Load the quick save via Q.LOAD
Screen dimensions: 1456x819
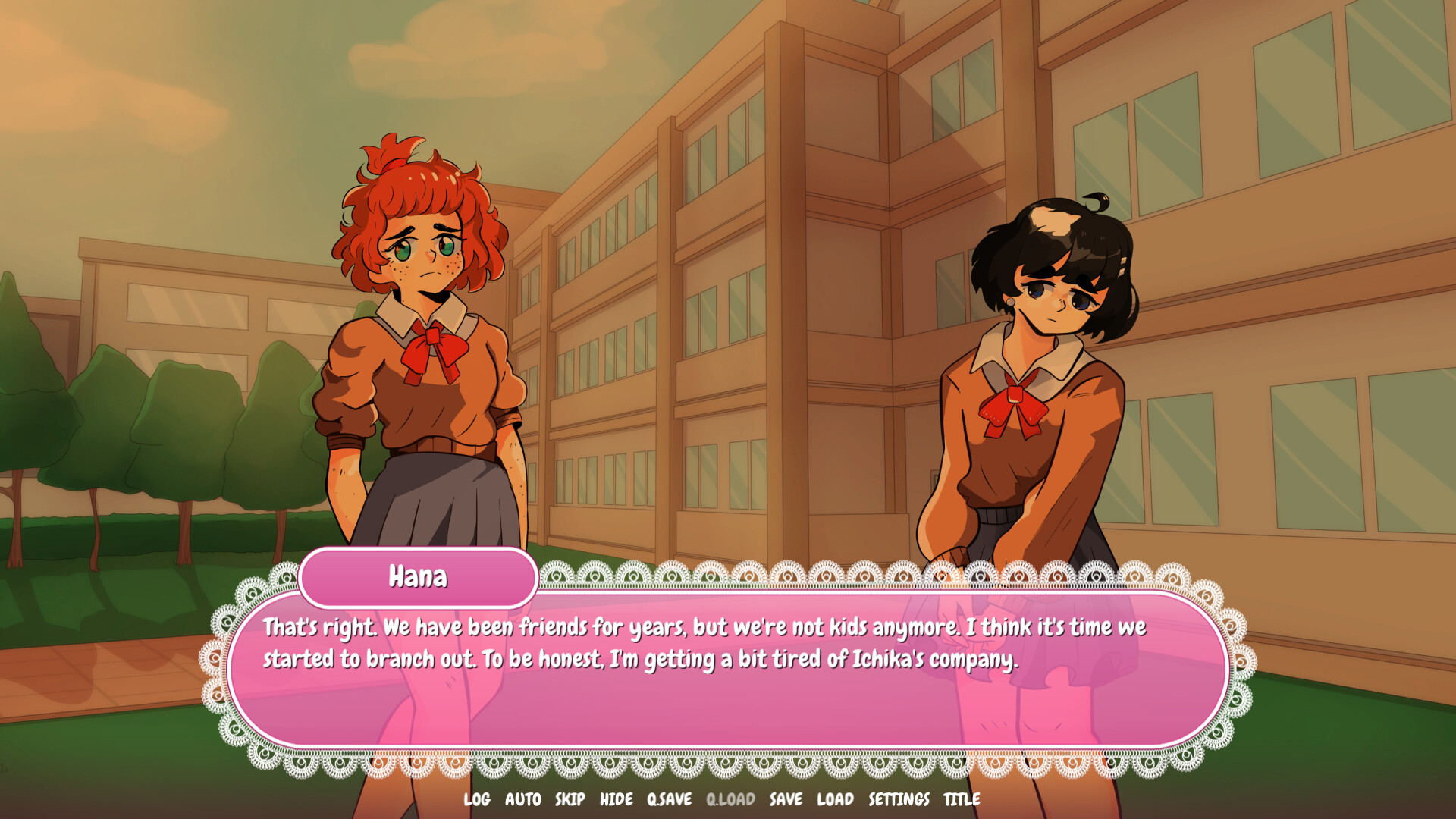click(730, 799)
